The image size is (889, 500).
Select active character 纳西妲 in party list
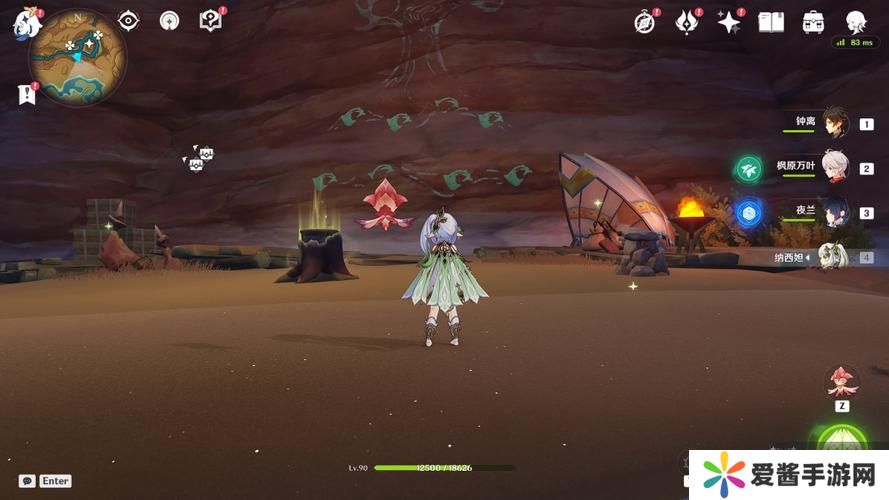pyautogui.click(x=833, y=256)
